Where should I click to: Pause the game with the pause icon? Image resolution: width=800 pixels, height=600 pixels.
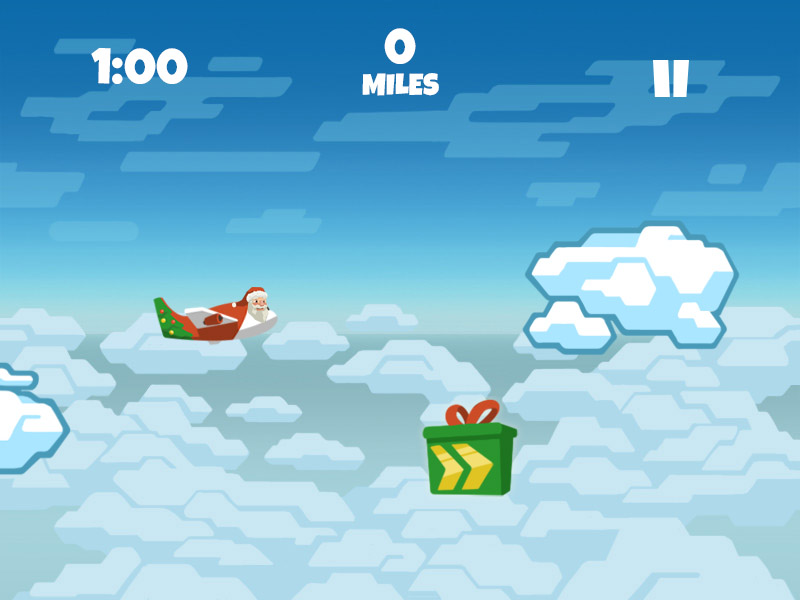670,79
